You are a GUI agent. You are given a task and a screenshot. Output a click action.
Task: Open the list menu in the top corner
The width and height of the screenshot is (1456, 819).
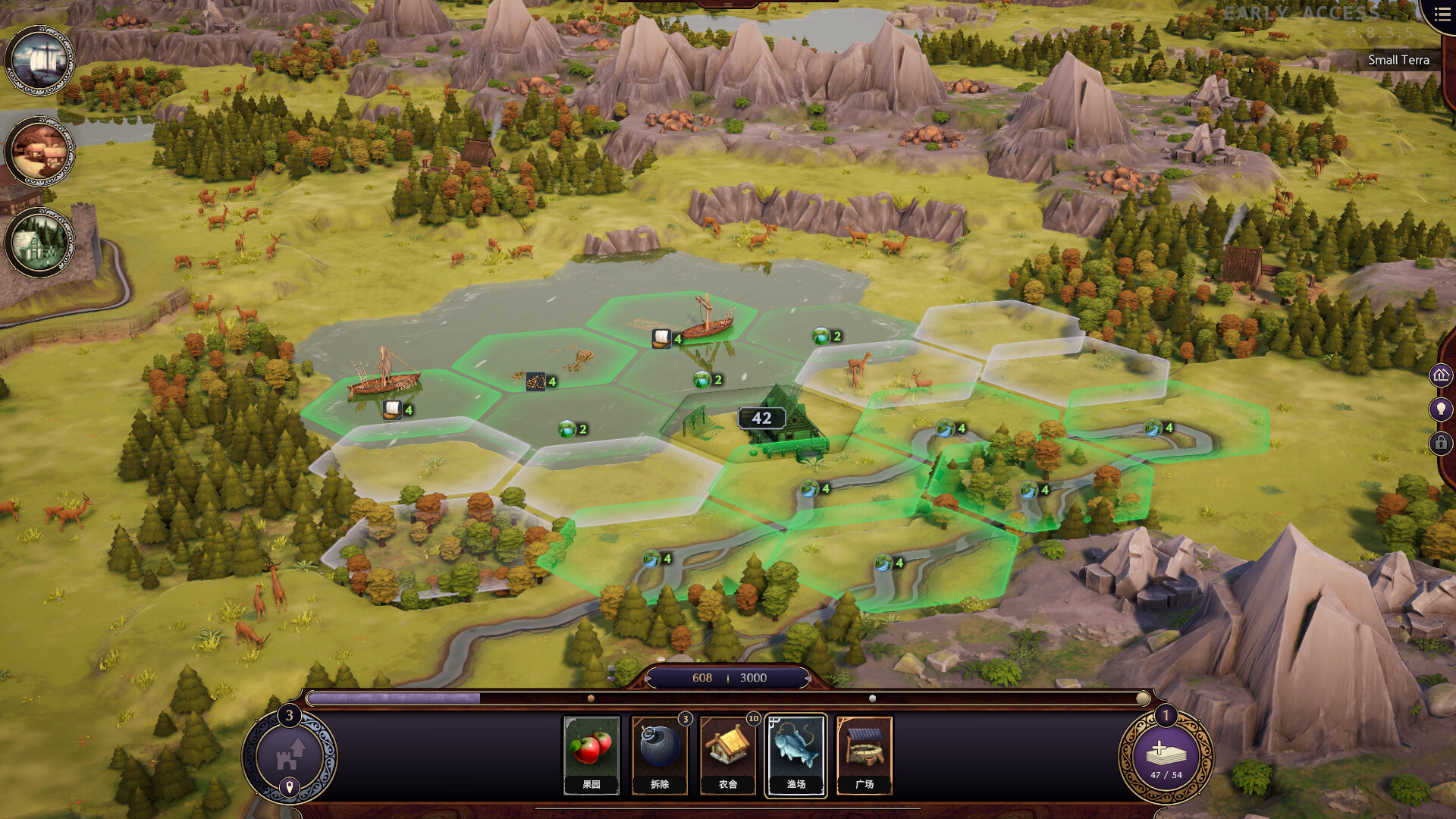tap(1442, 15)
